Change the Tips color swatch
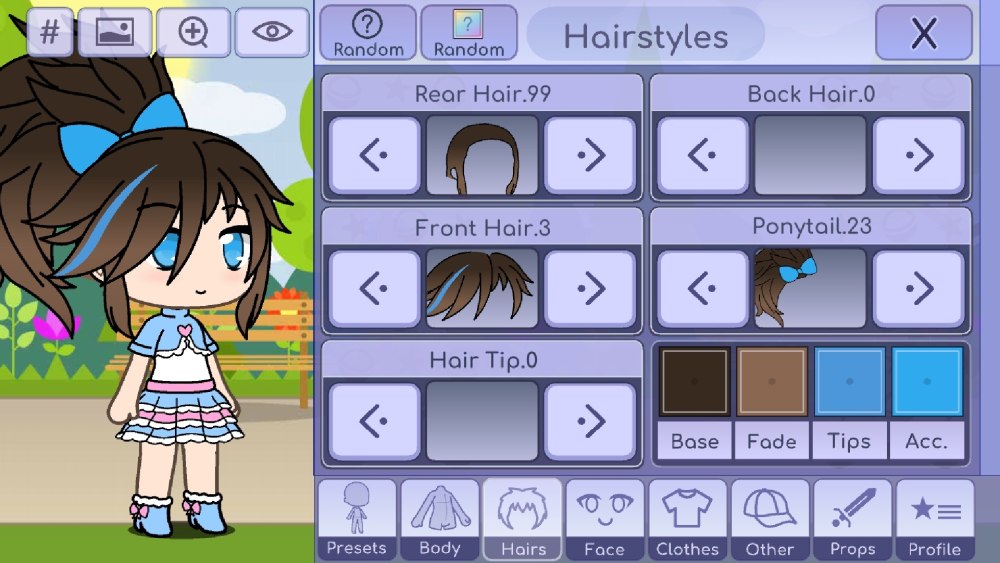This screenshot has height=563, width=1000. point(849,382)
